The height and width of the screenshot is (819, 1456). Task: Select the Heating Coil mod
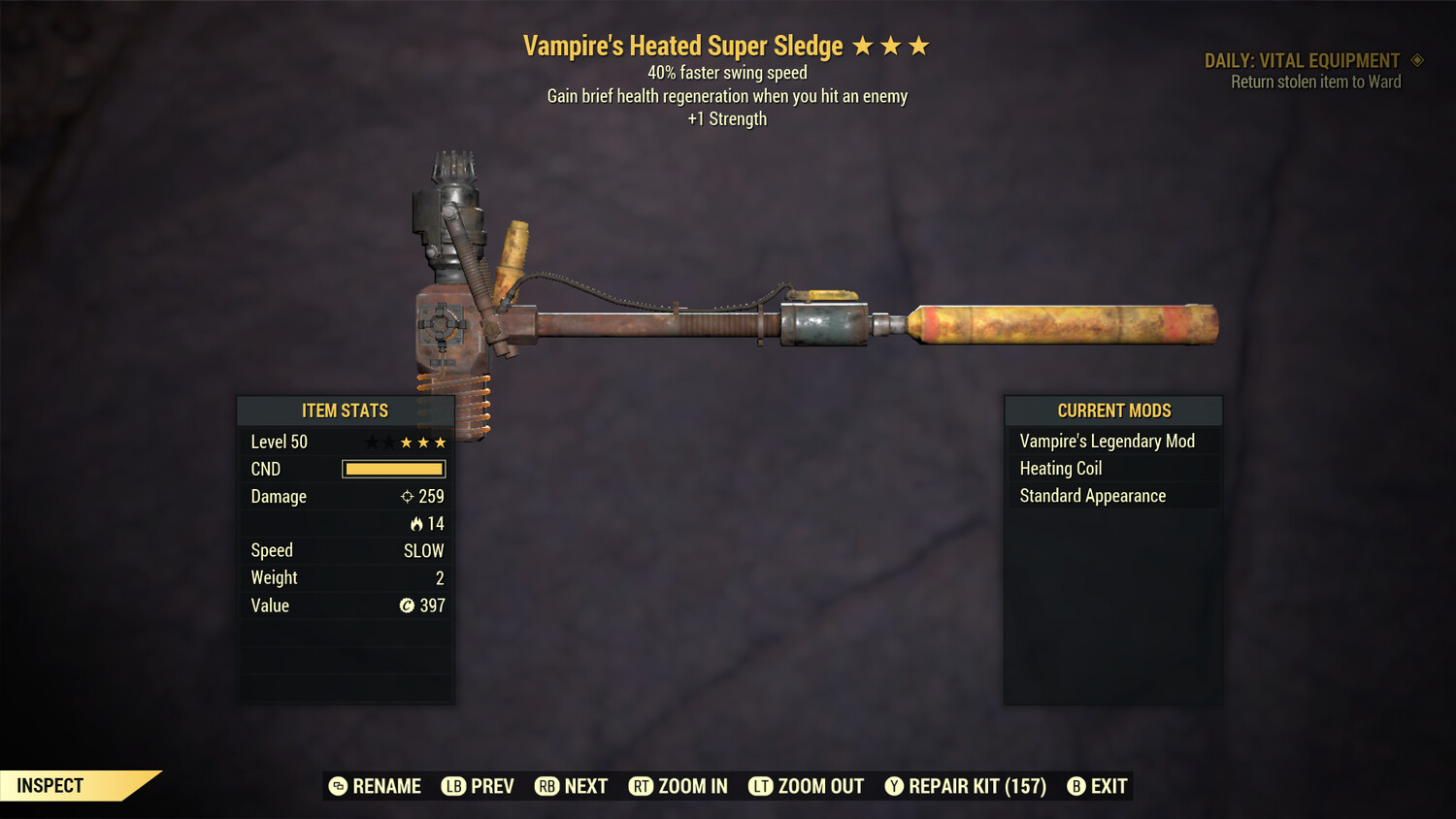coord(1060,468)
